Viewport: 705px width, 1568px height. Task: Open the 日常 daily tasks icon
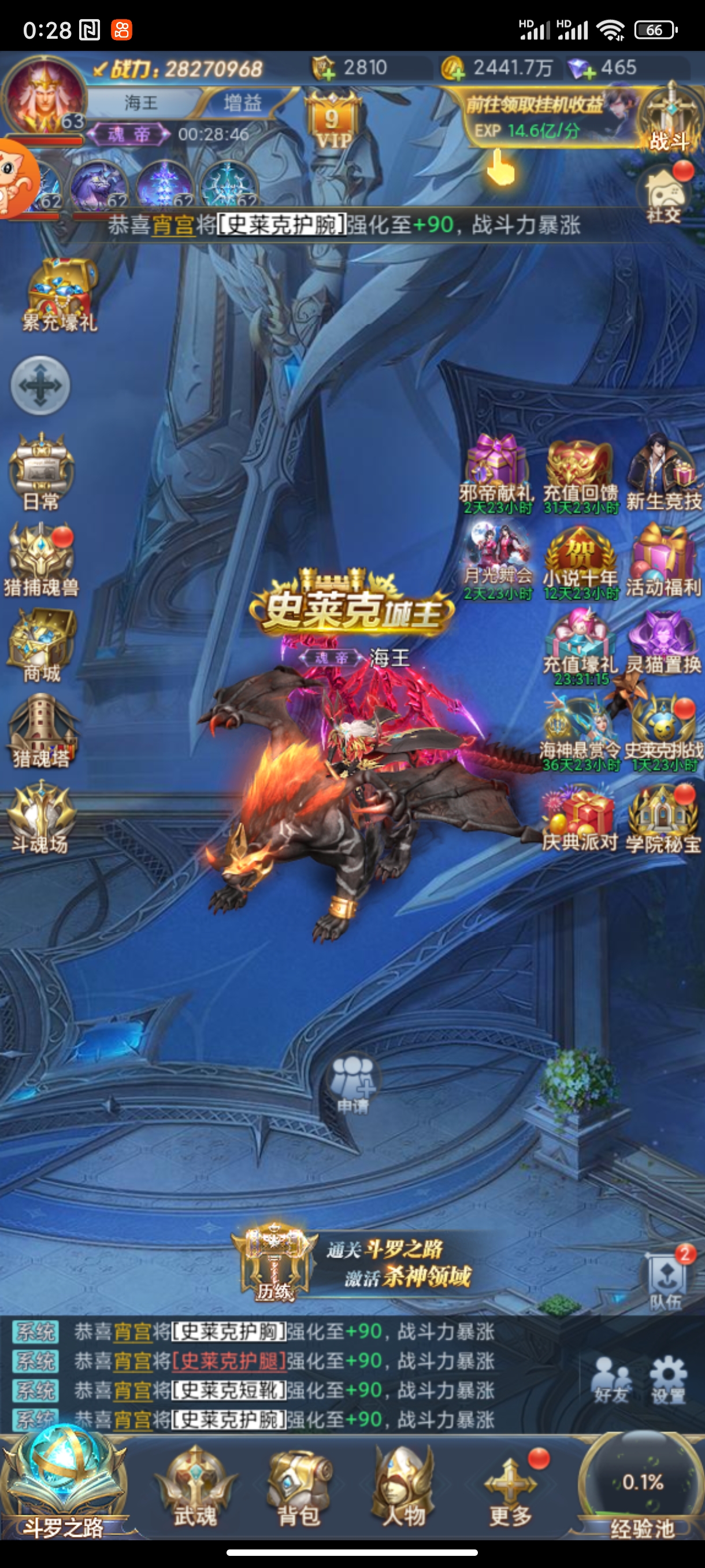(41, 472)
